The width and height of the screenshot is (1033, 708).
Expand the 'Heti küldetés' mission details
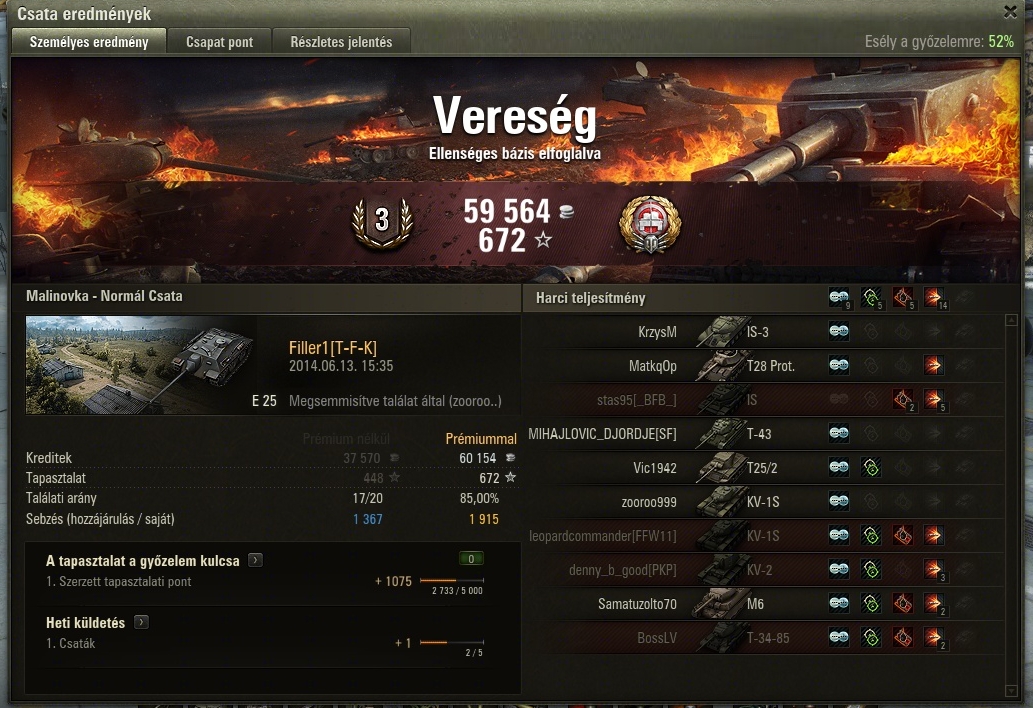coord(141,623)
